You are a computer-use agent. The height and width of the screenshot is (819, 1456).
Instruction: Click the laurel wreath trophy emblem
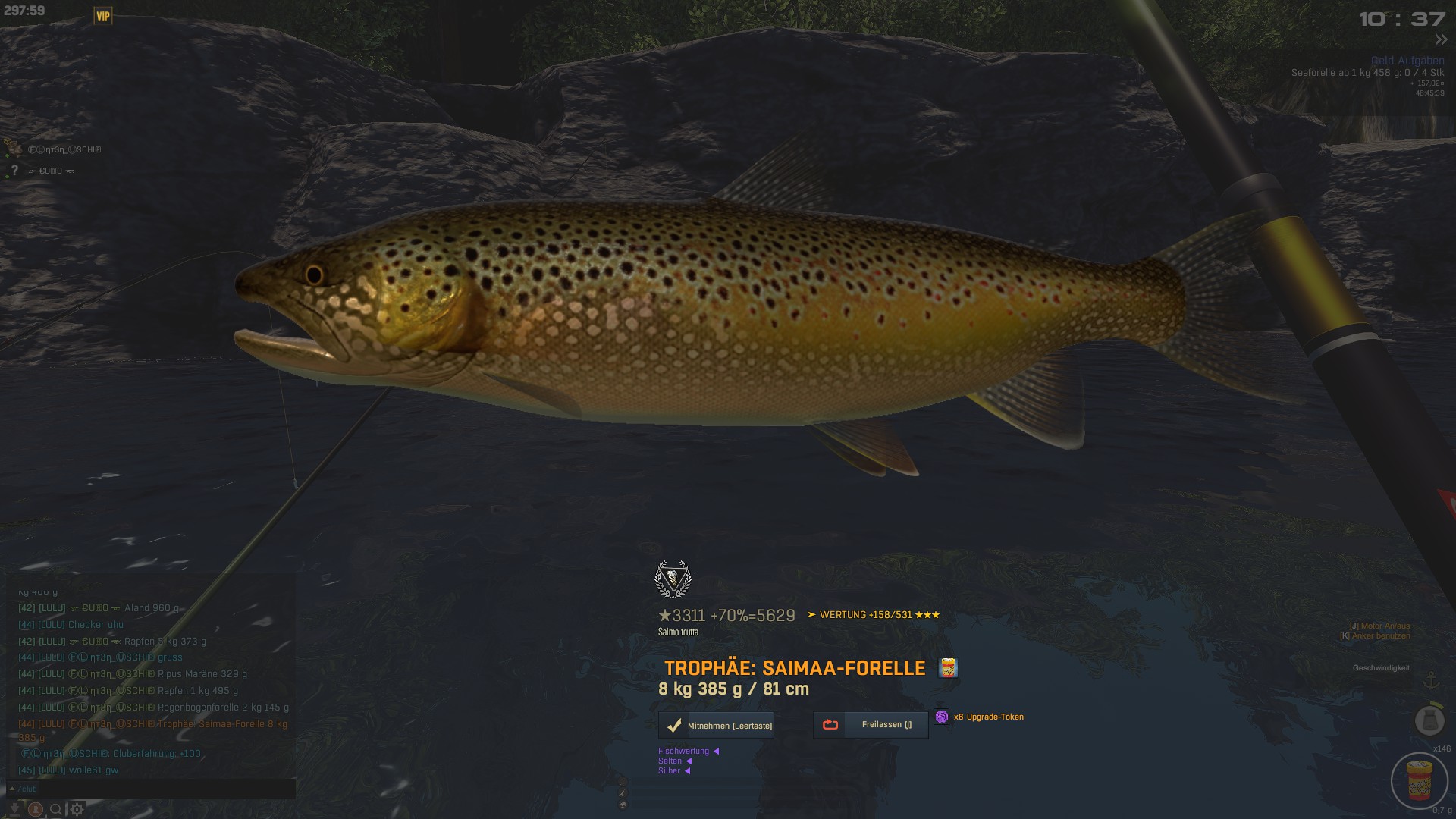click(673, 579)
